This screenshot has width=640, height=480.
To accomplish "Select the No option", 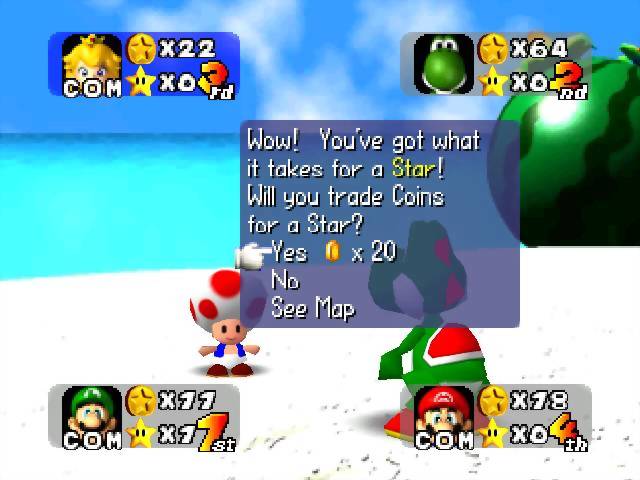I will [286, 281].
